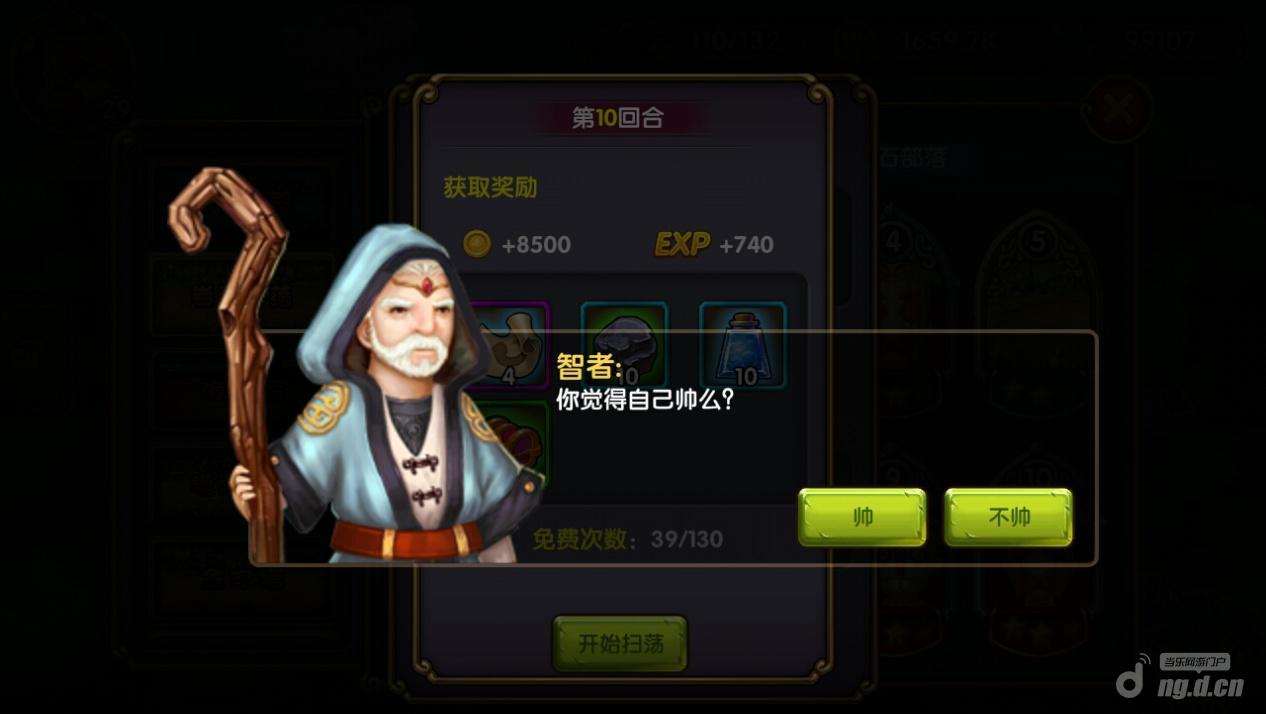This screenshot has height=714, width=1266.
Task: Choose the 不帅 reply
Action: [x=1008, y=517]
